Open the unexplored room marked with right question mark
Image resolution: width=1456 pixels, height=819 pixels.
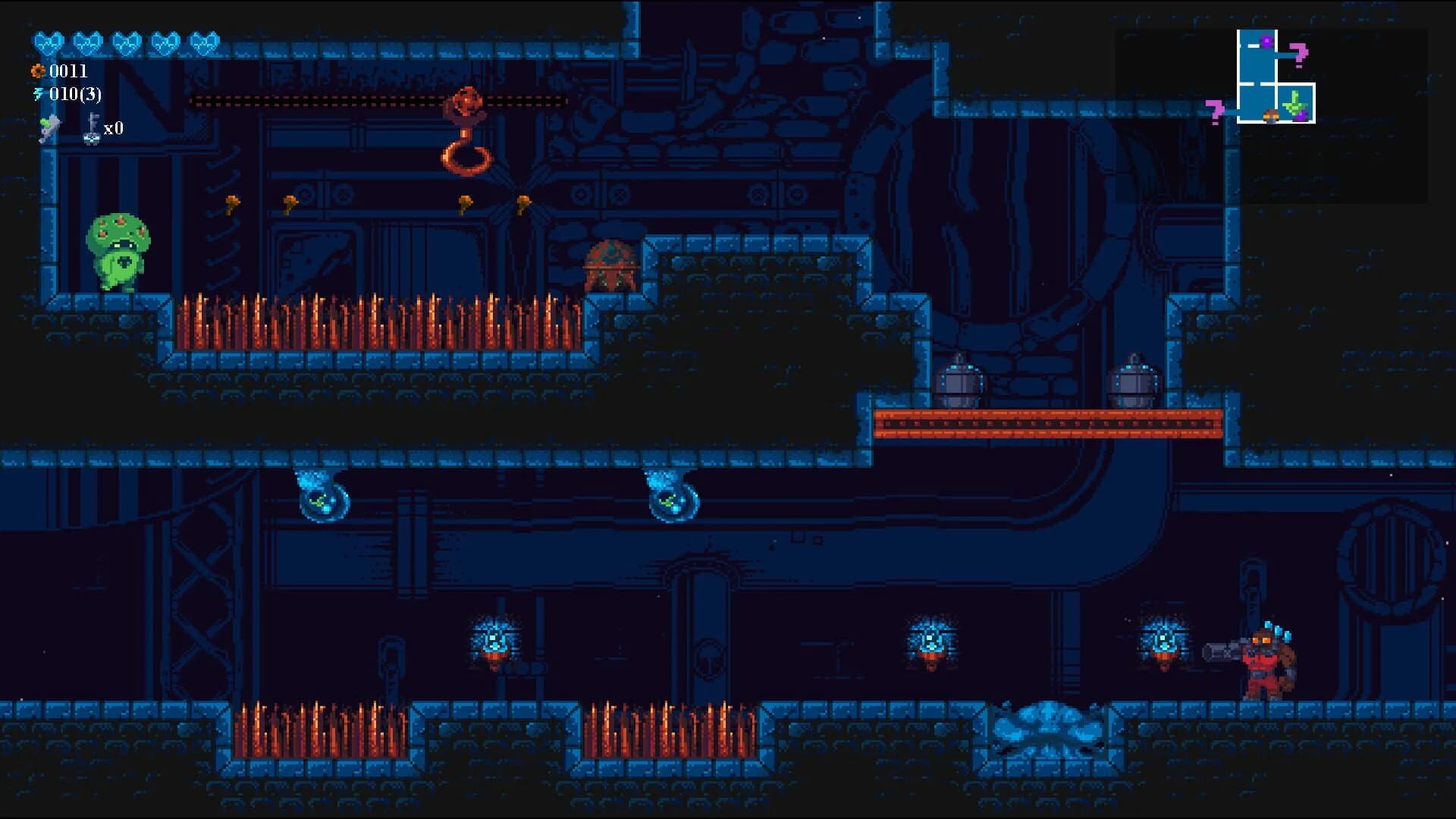1299,55
